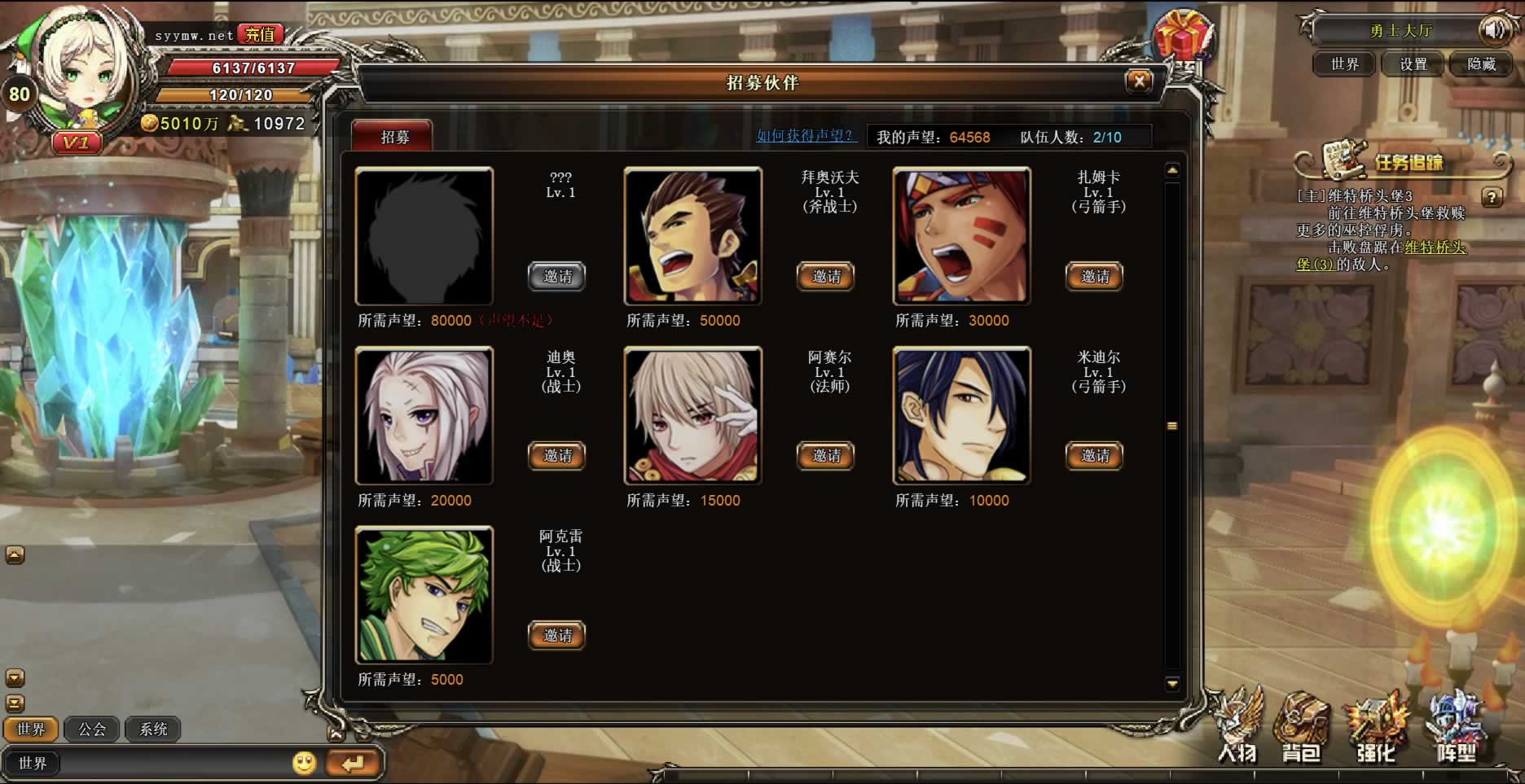Screen dimensions: 1525x784
Task: Open the 人物 character panel
Action: click(1238, 729)
